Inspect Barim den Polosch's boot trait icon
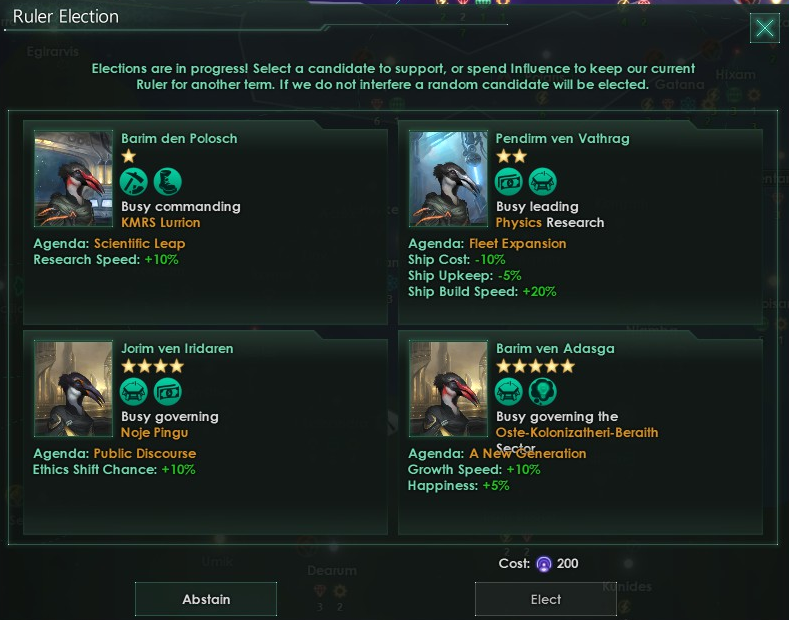 coord(168,181)
